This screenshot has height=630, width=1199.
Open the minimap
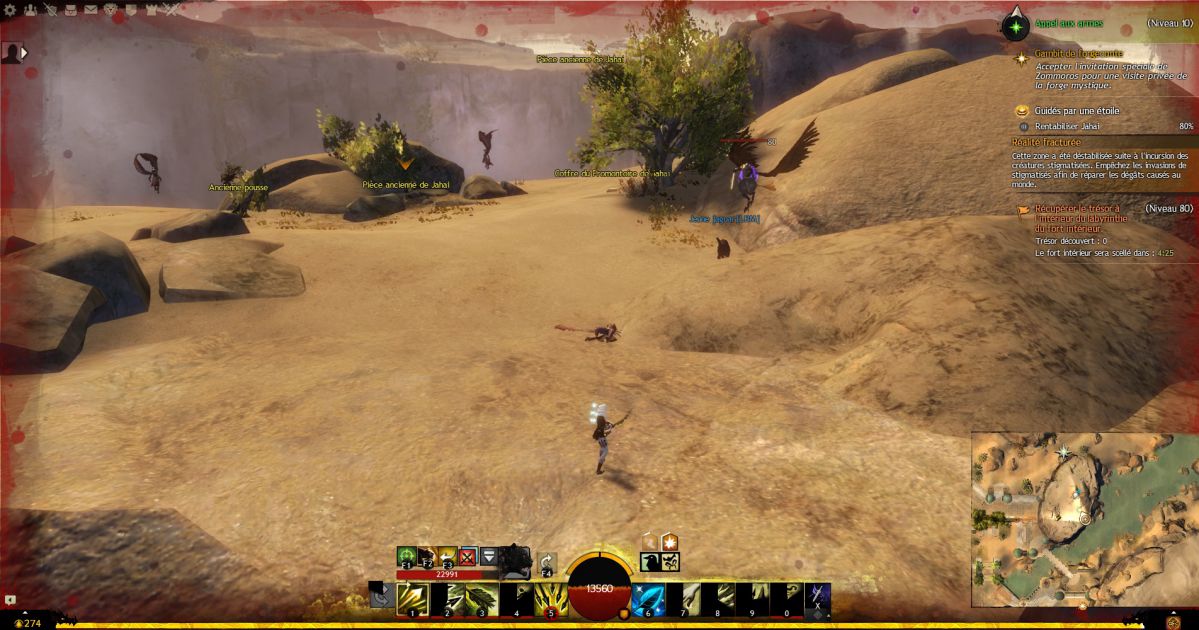pos(1083,520)
